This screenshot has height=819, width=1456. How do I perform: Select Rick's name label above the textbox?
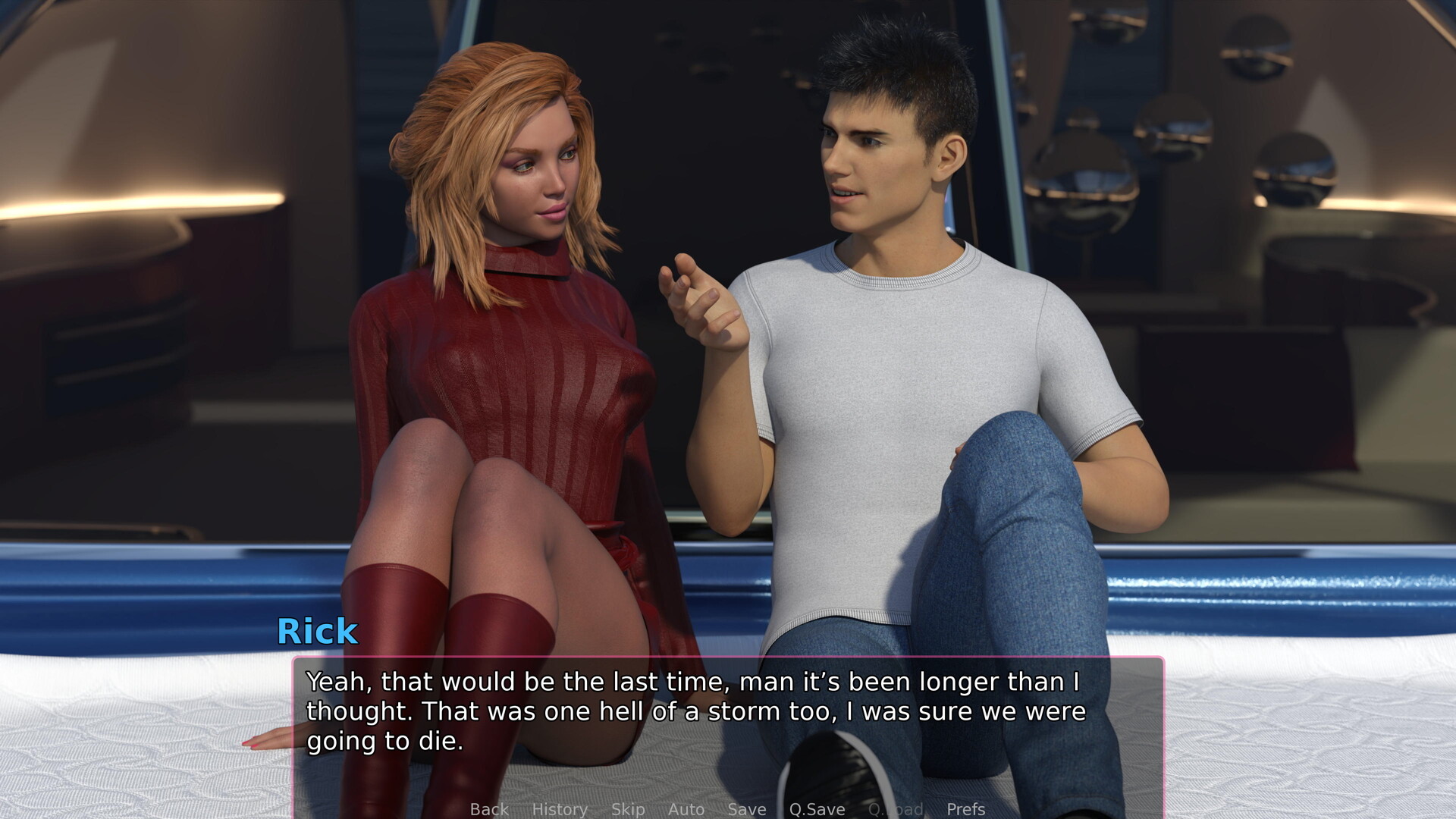(x=318, y=632)
